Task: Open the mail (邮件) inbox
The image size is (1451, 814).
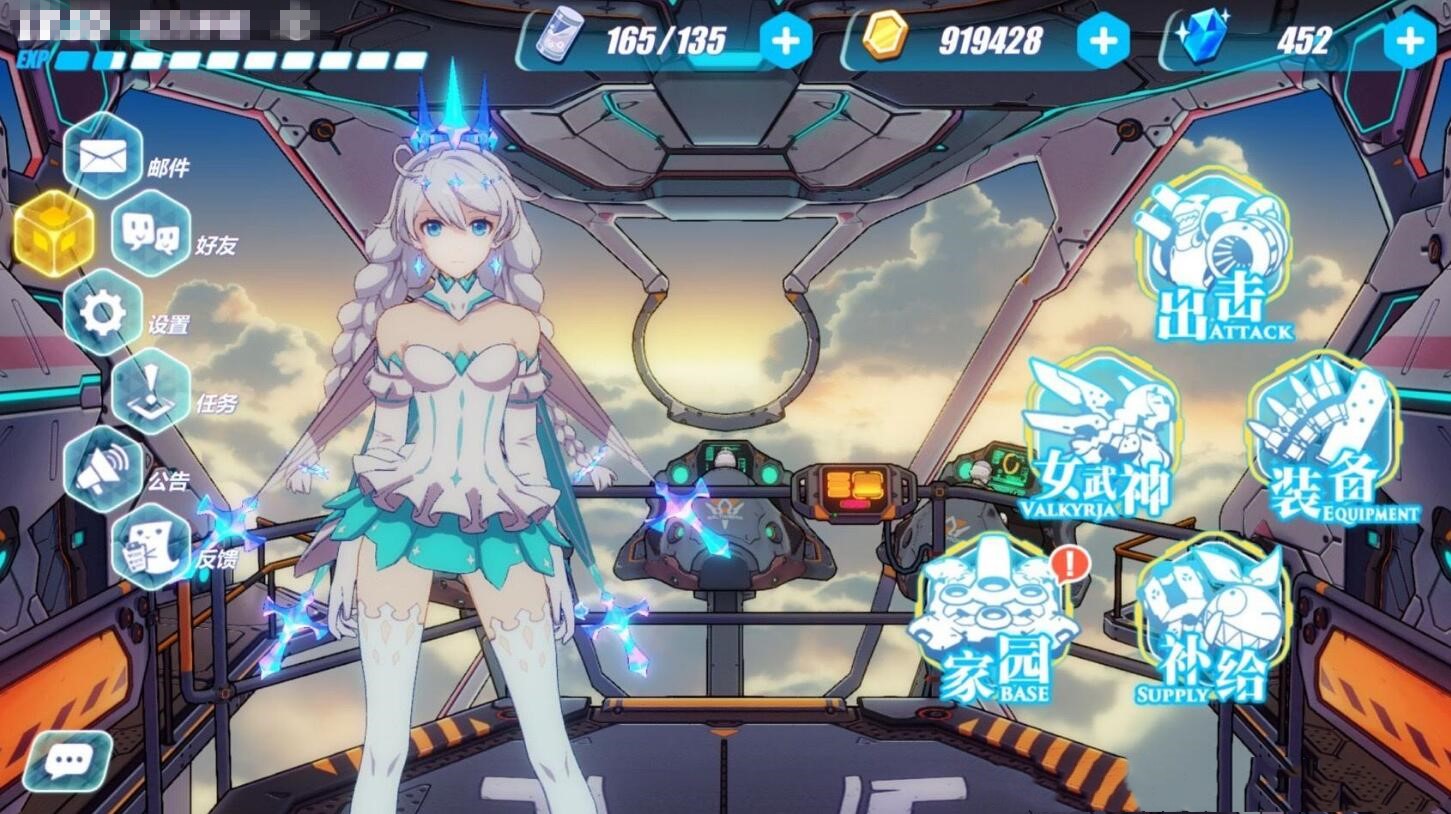Action: click(102, 155)
